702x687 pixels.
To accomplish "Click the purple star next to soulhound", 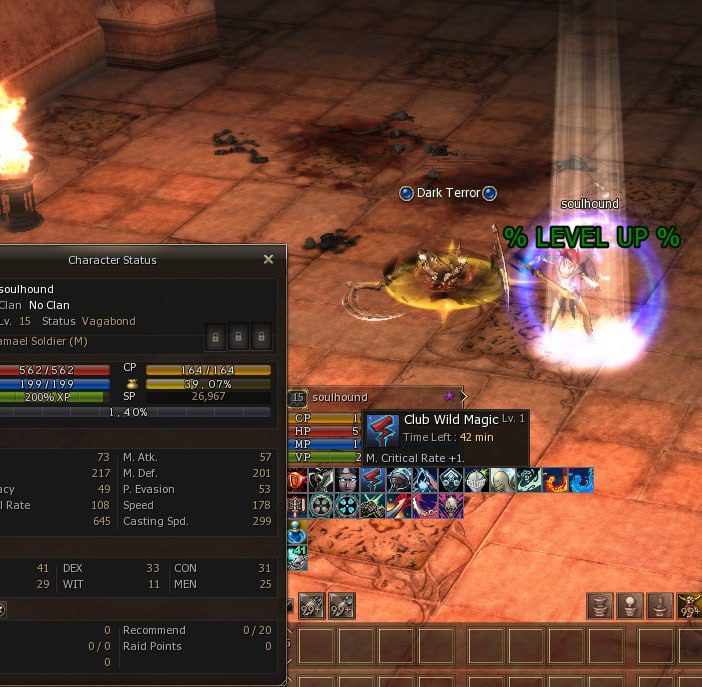I will click(x=449, y=396).
